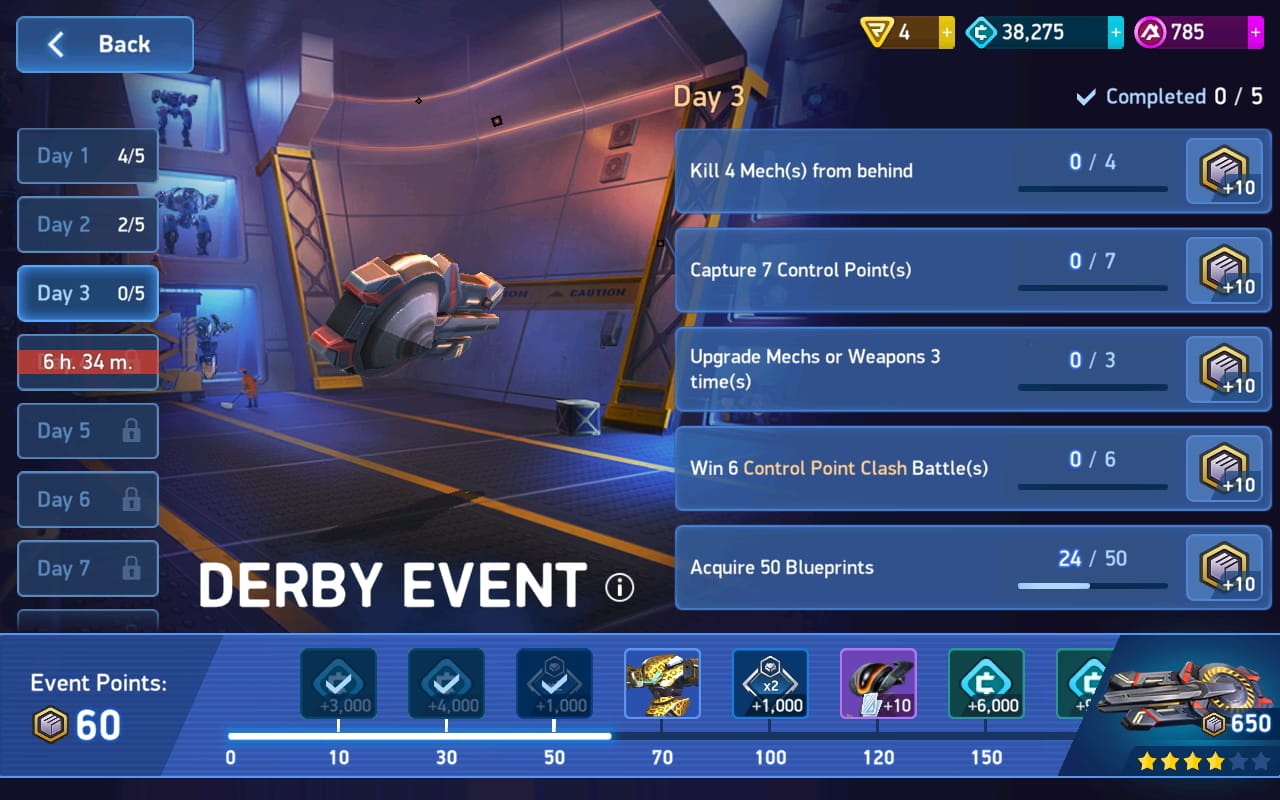1280x800 pixels.
Task: Check the purple +10 reward at 120 points
Action: pos(878,684)
